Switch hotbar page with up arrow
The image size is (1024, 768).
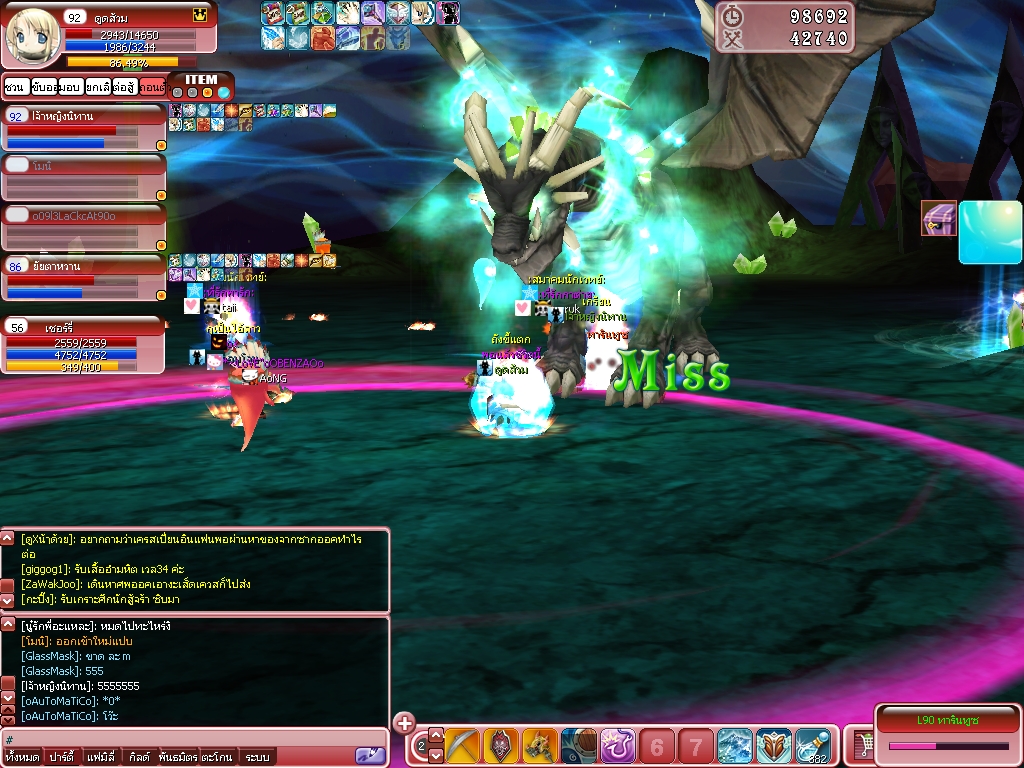tap(436, 736)
